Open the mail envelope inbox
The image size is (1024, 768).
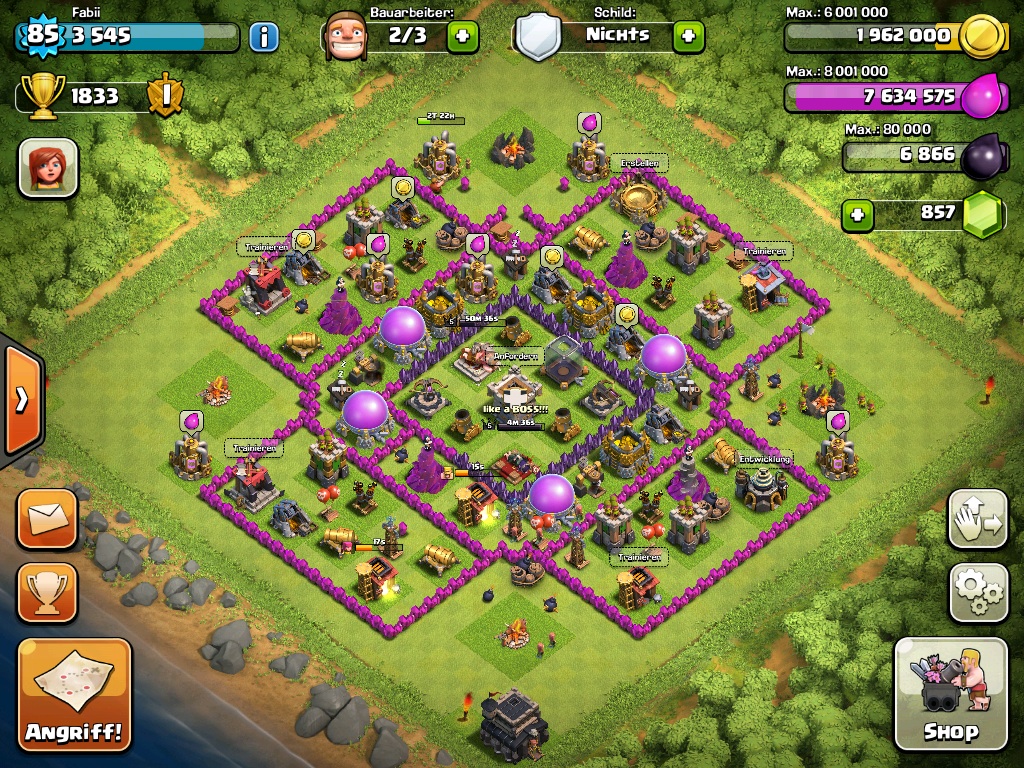coord(46,518)
